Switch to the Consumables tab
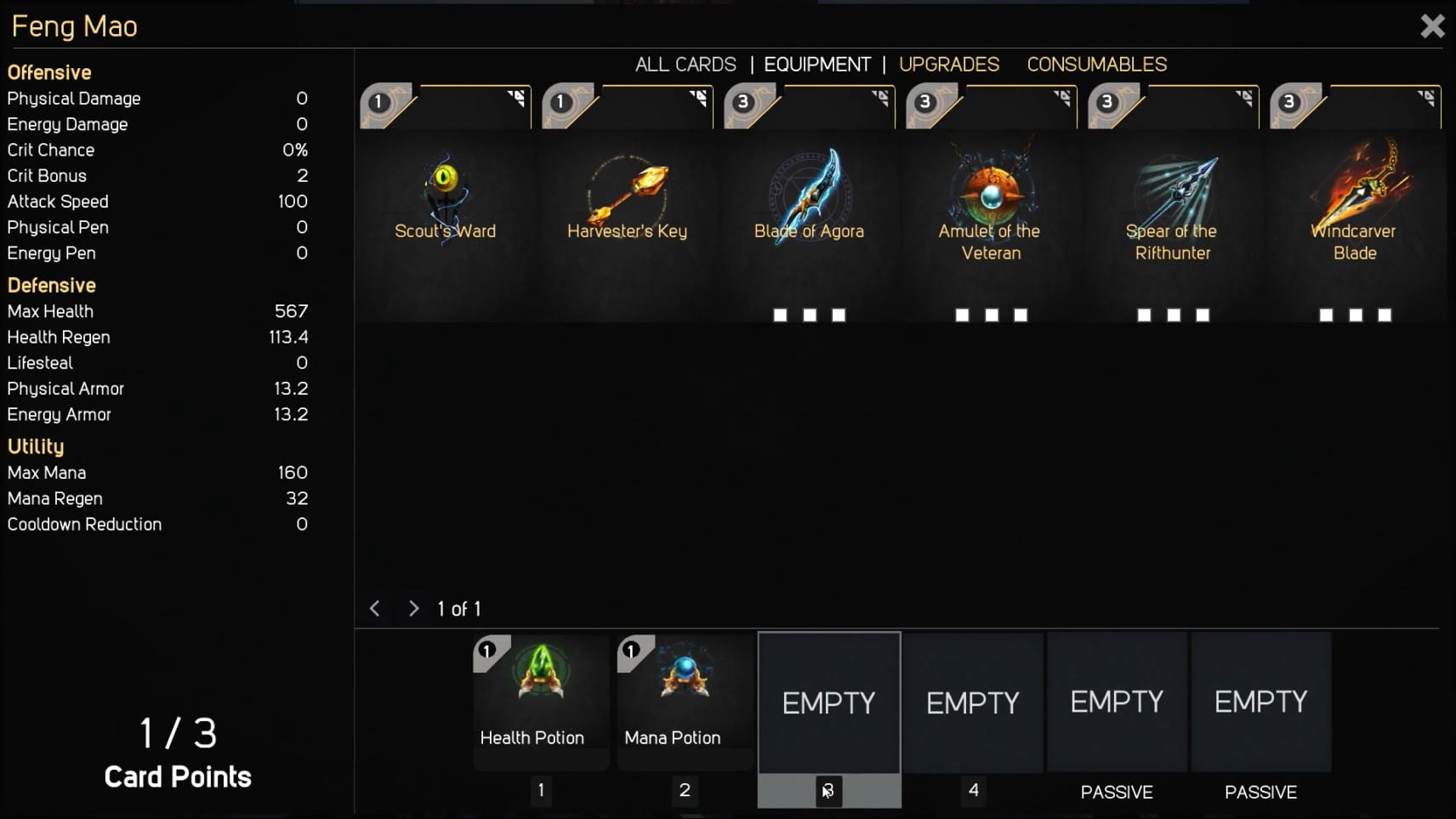This screenshot has width=1456, height=819. click(x=1096, y=65)
